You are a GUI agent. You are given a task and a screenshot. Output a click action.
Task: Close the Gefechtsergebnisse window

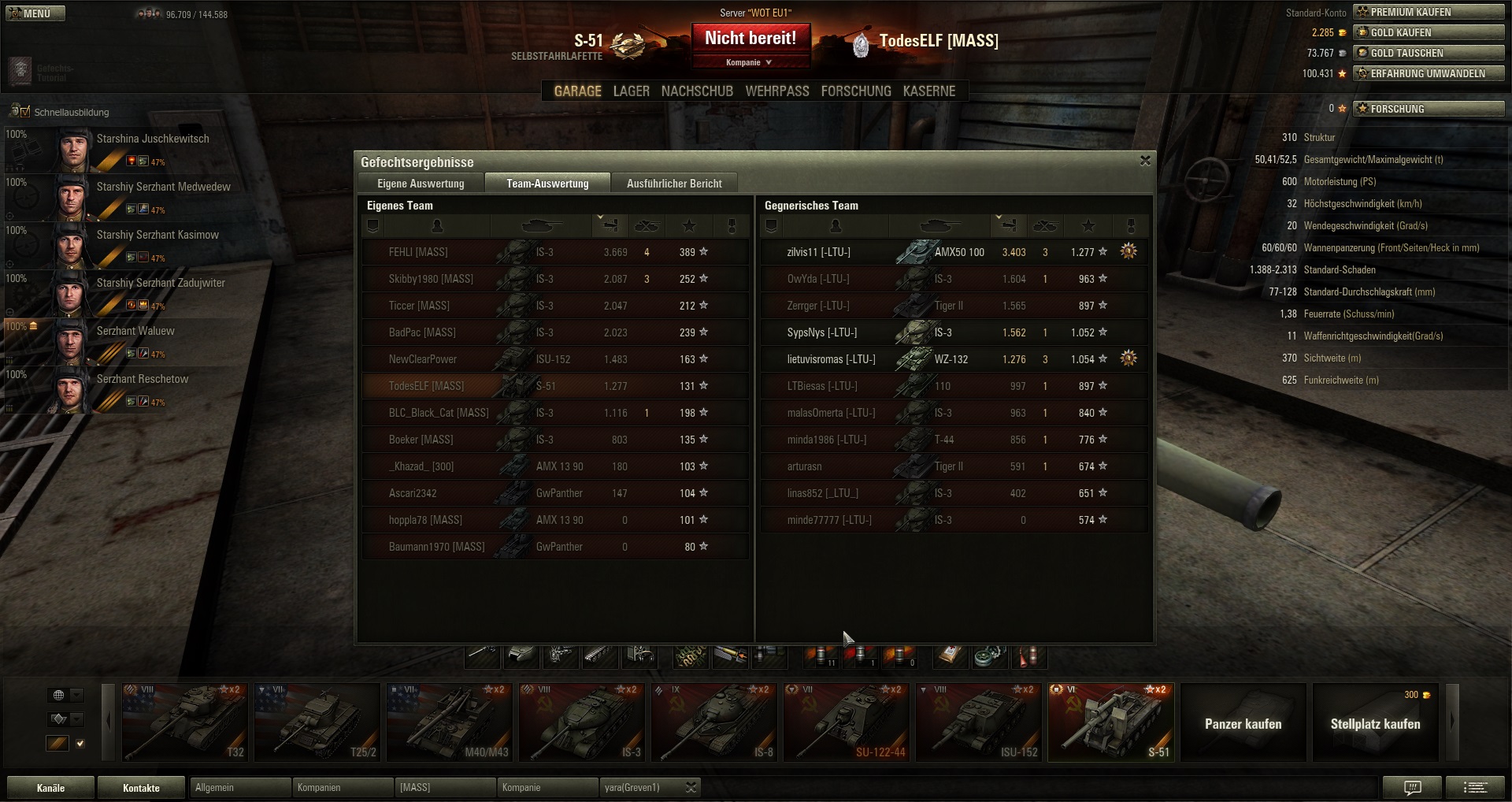click(x=1145, y=161)
